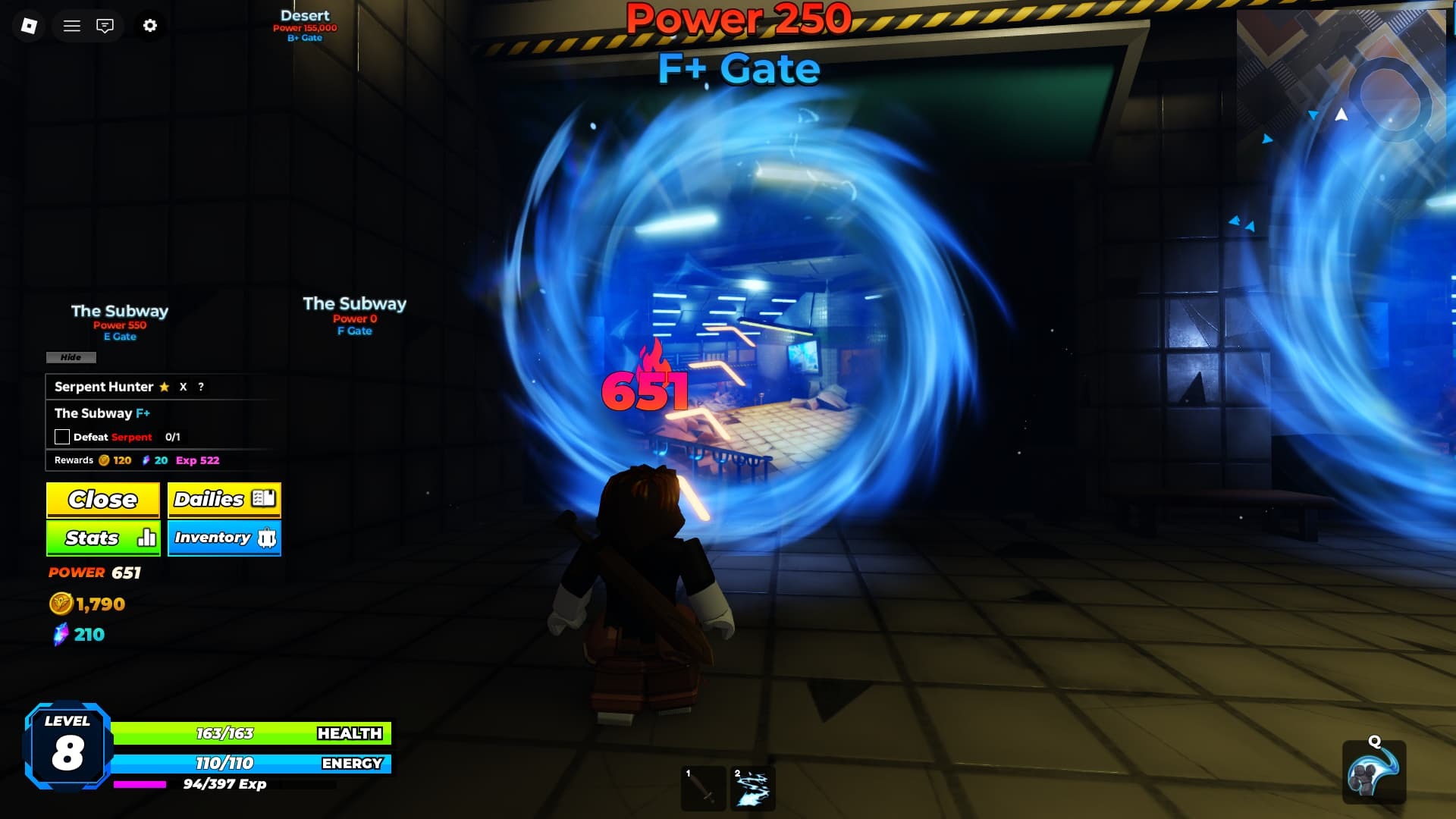Open the Serpent Hunter help with the ? button

199,387
